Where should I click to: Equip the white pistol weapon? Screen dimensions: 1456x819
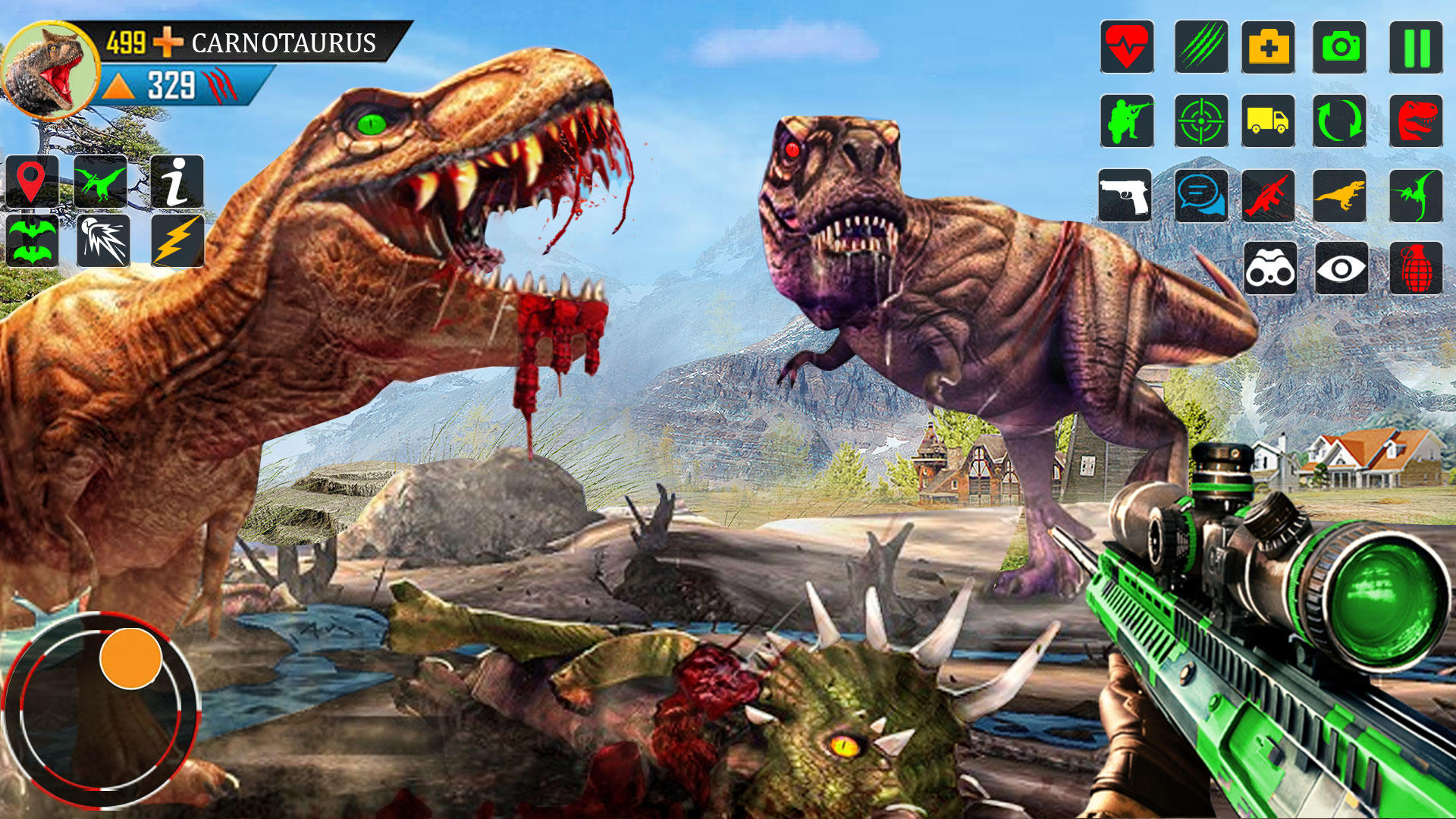click(x=1125, y=196)
